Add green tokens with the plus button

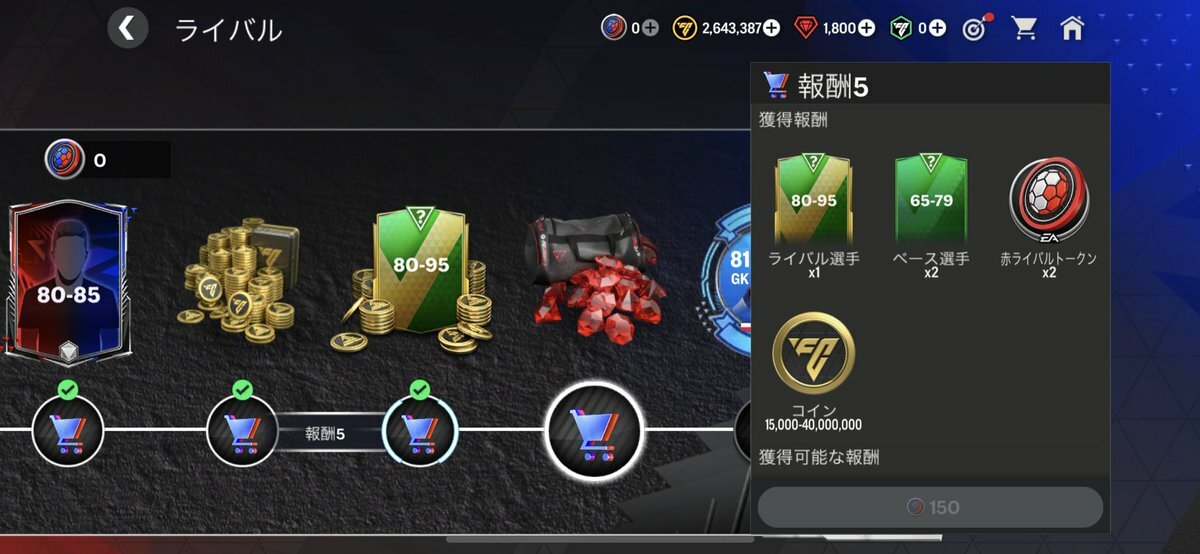[937, 28]
